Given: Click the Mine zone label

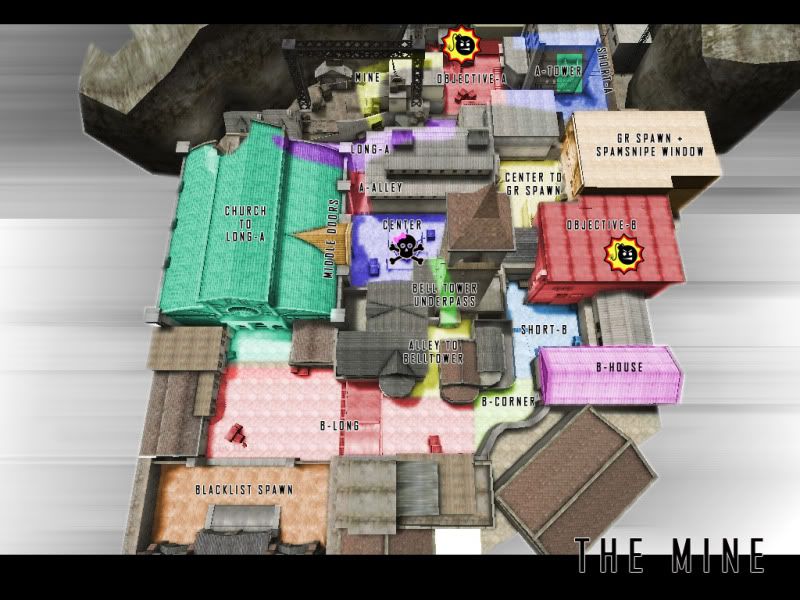Looking at the screenshot, I should tap(366, 76).
